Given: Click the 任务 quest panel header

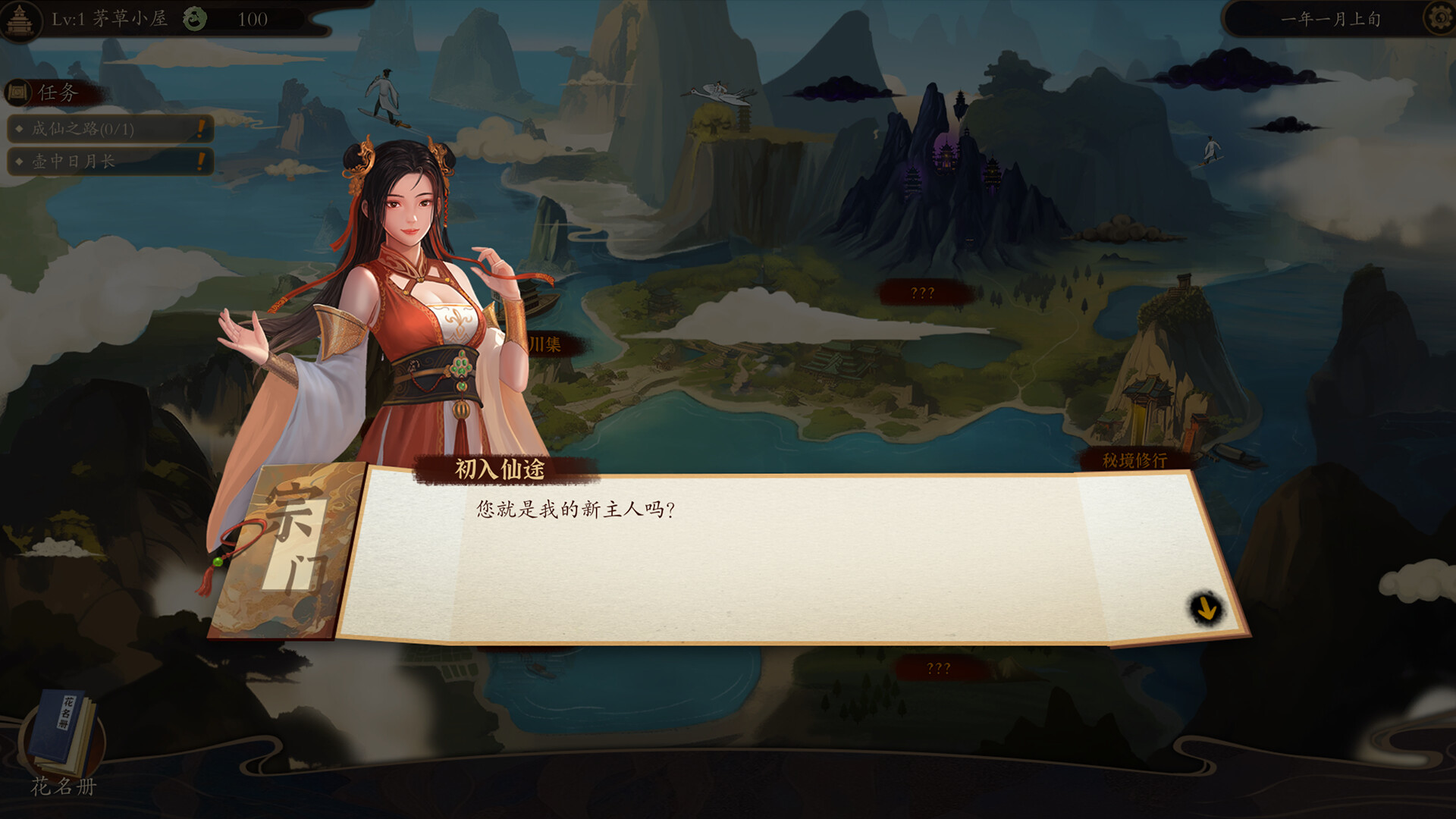Looking at the screenshot, I should point(53,93).
